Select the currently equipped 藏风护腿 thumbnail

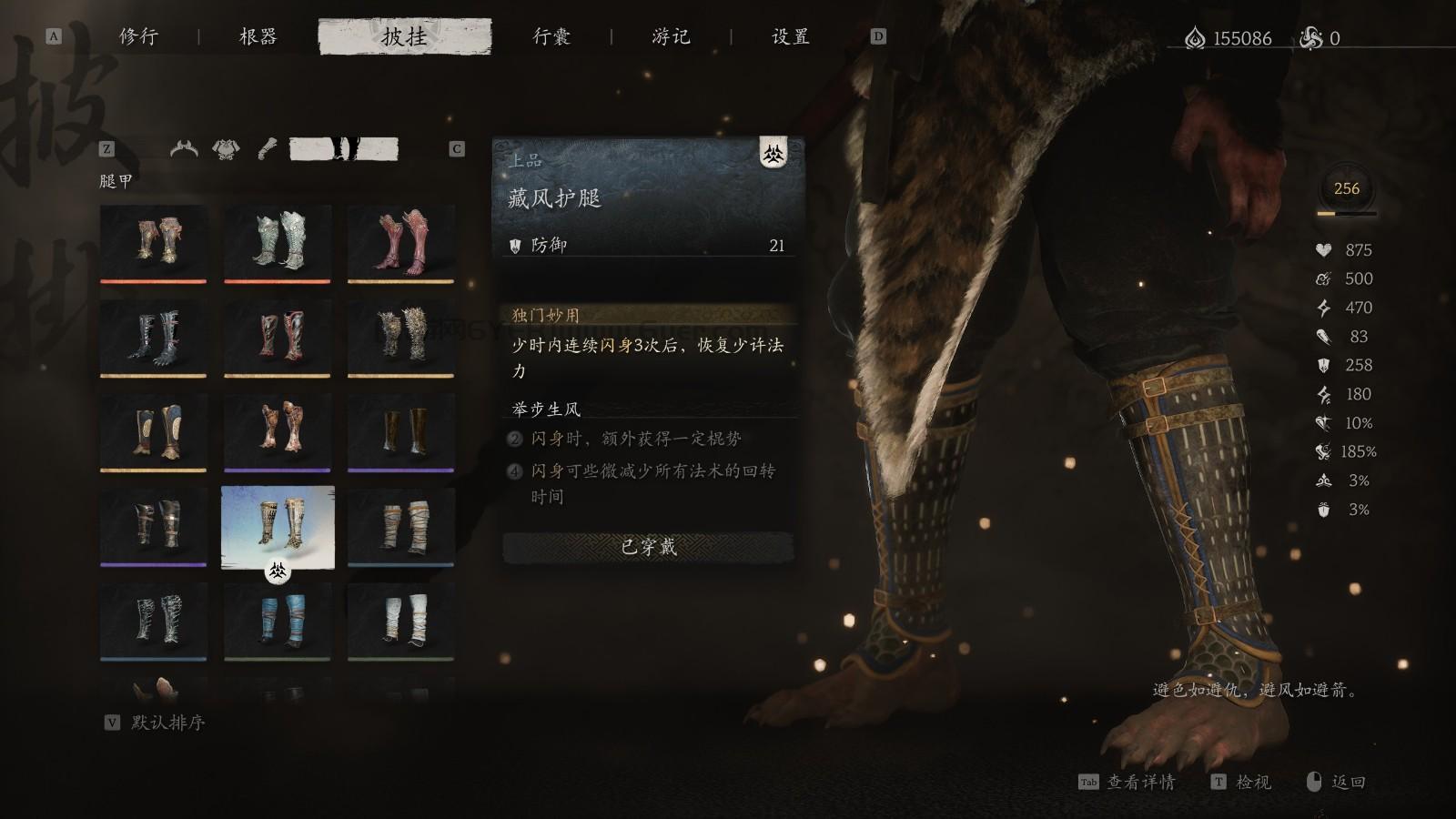277,528
